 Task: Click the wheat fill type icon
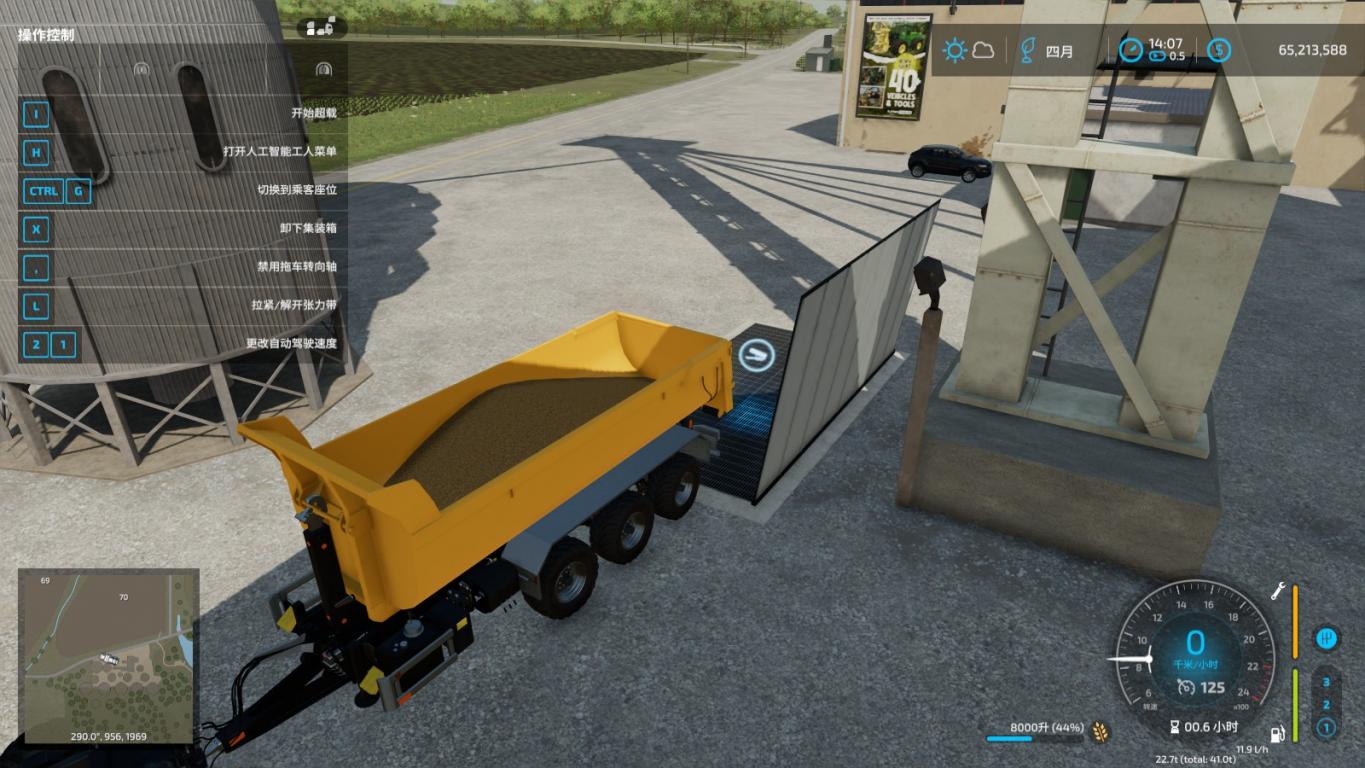[1100, 729]
